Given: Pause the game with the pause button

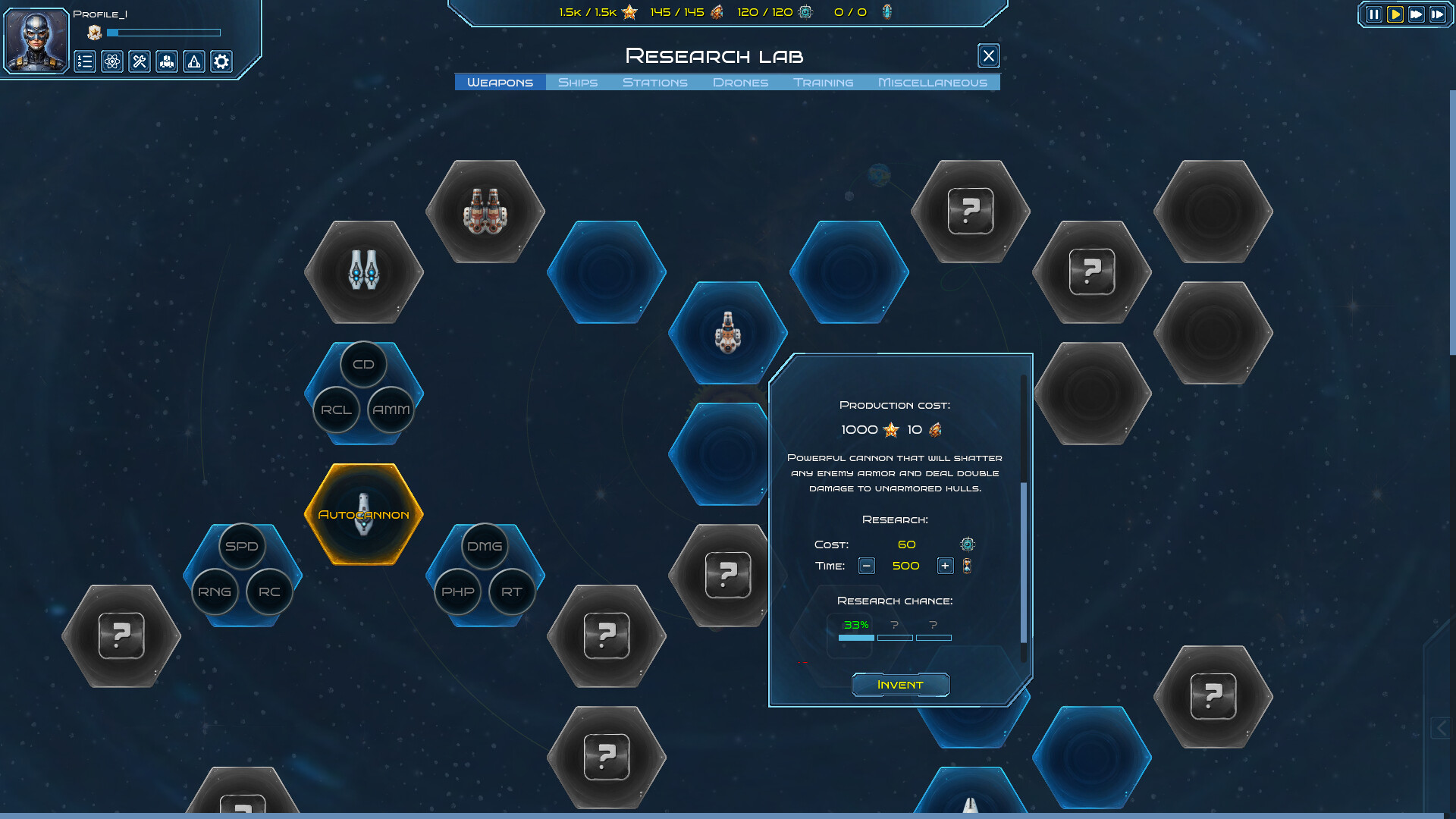Looking at the screenshot, I should pyautogui.click(x=1374, y=13).
